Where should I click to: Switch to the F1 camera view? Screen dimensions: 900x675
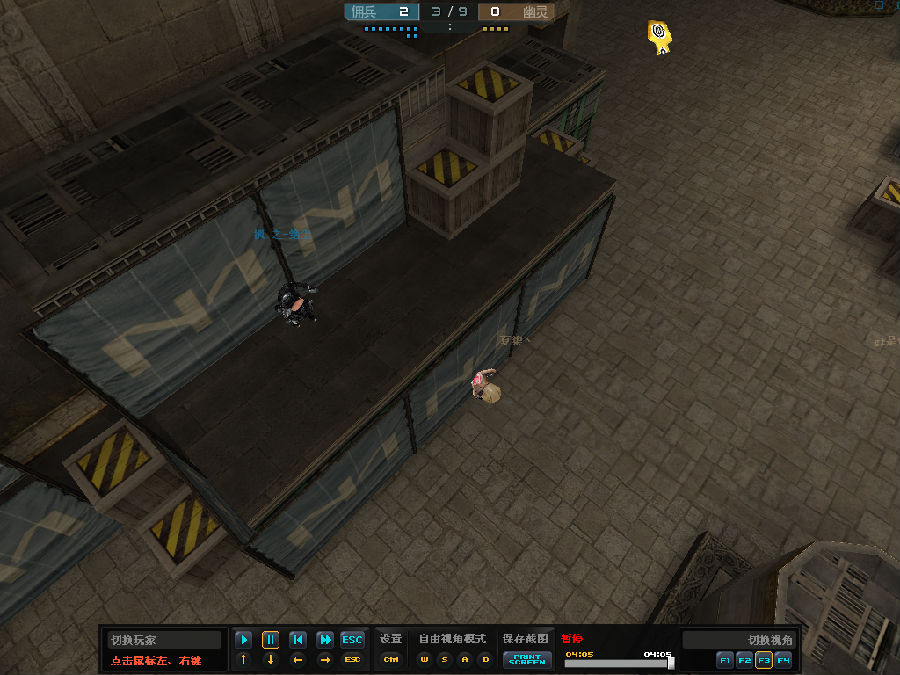coord(725,660)
